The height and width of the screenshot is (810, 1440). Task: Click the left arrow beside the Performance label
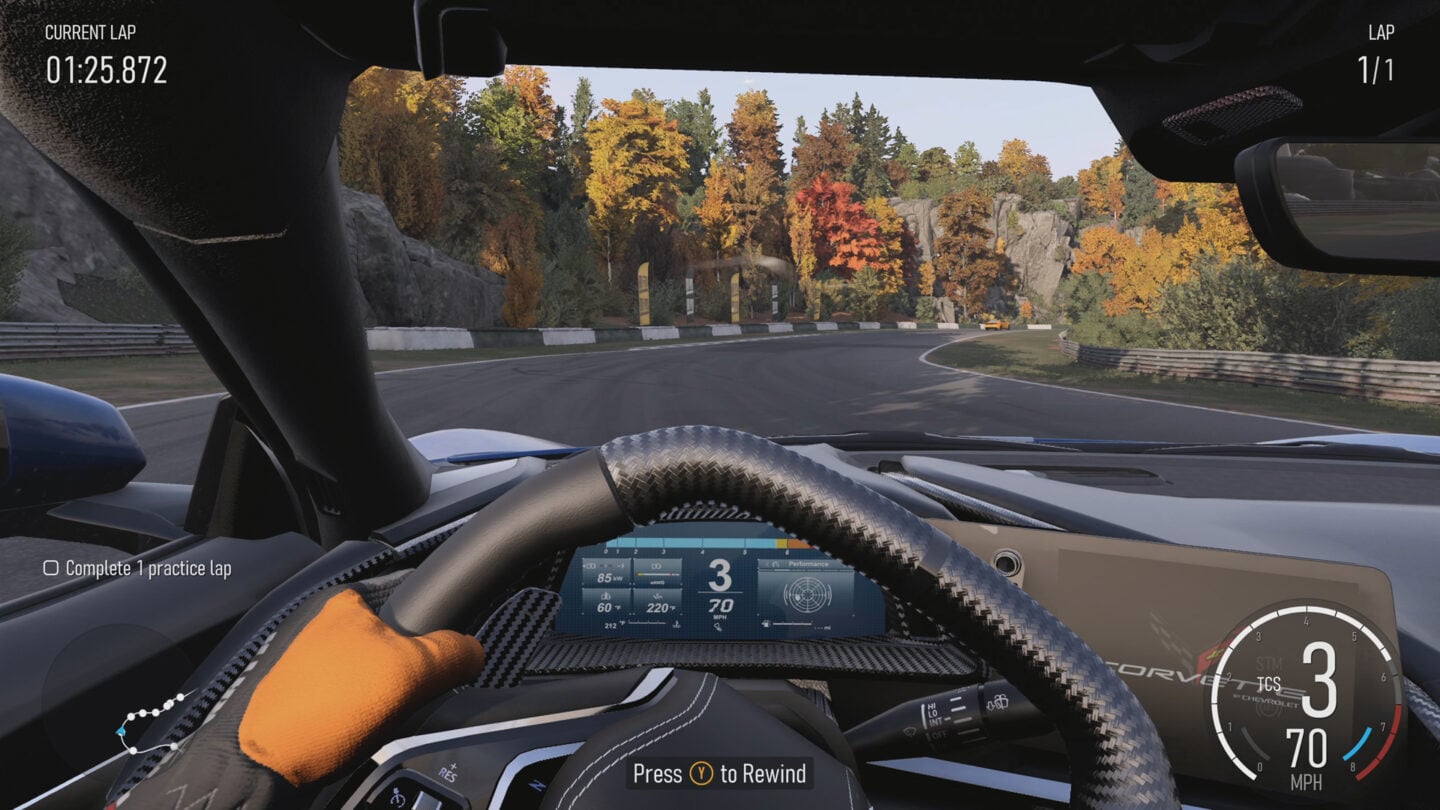[769, 564]
